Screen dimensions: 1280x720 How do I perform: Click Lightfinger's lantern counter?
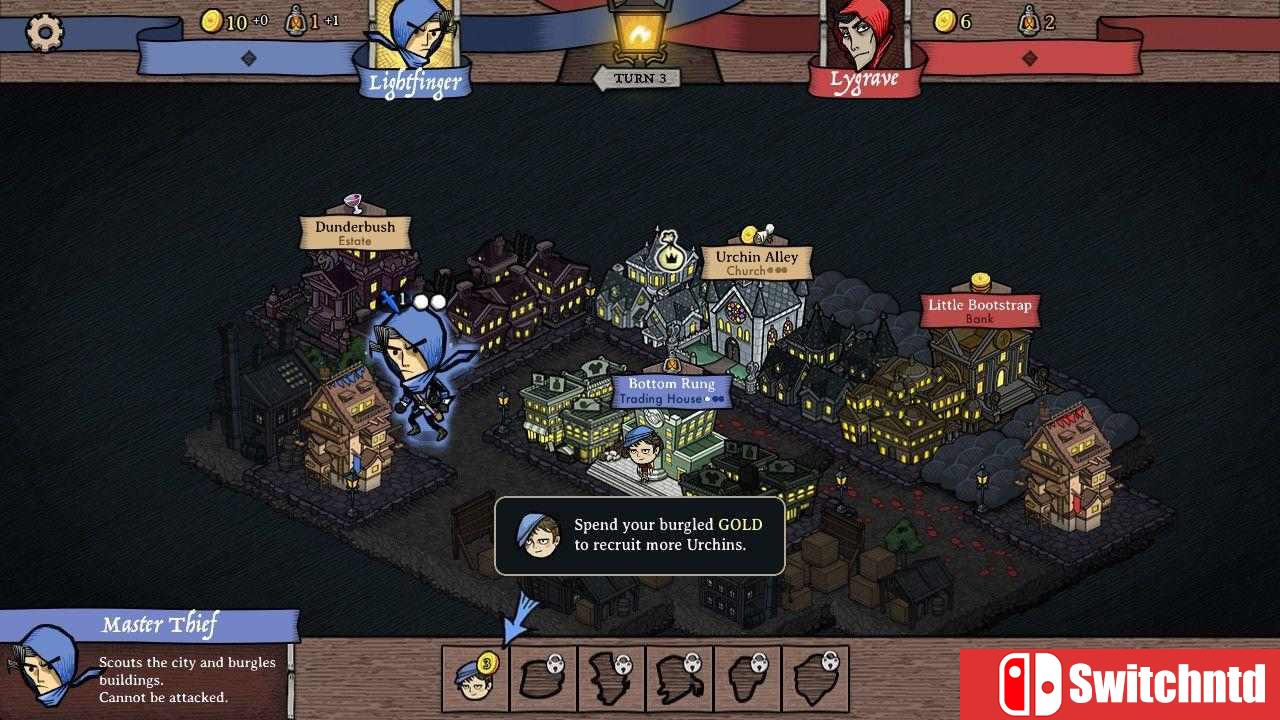point(300,22)
